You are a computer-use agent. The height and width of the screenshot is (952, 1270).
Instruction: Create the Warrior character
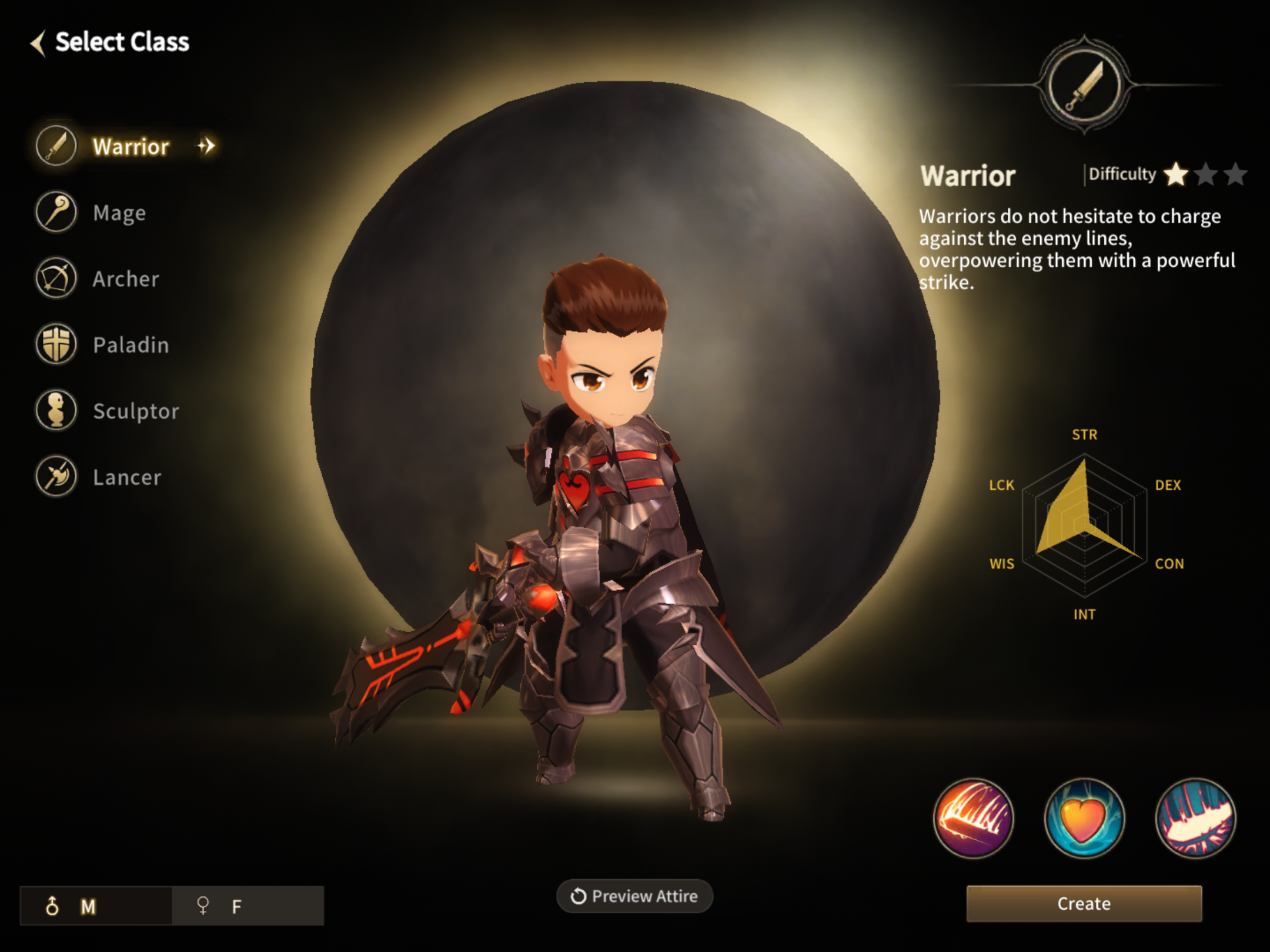pos(1084,903)
